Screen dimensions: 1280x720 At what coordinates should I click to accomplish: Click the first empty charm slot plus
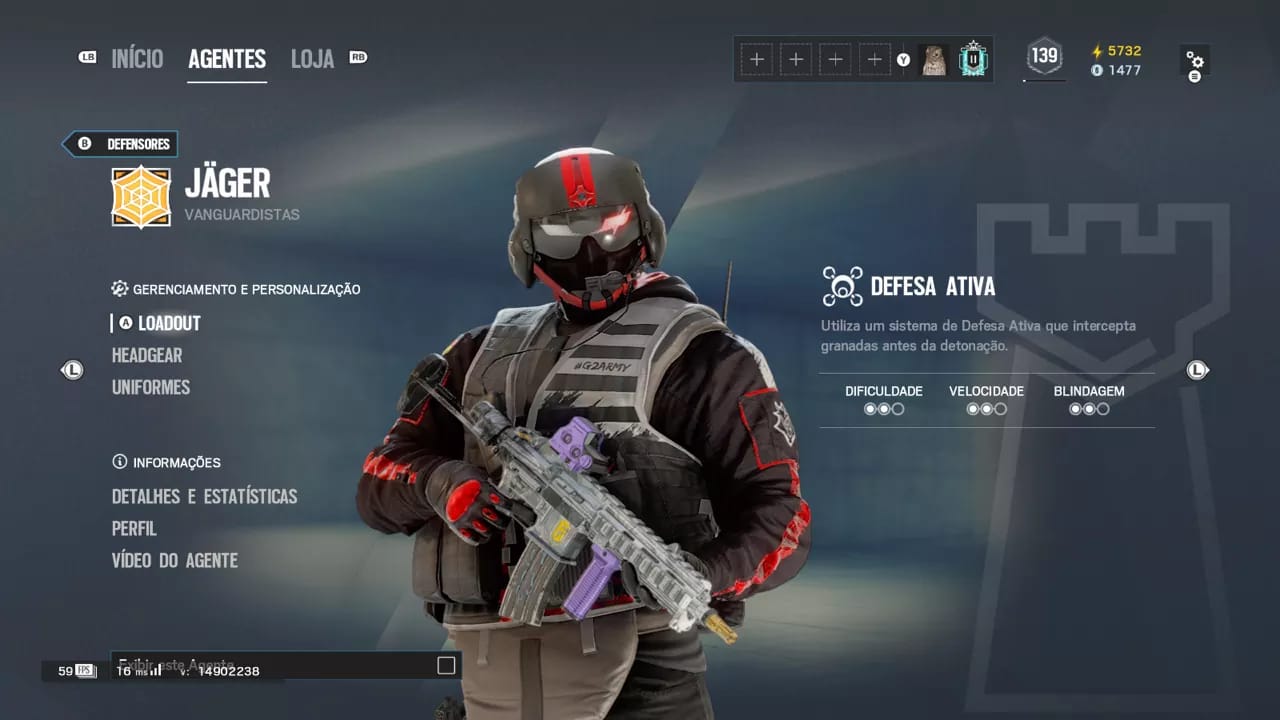(757, 59)
